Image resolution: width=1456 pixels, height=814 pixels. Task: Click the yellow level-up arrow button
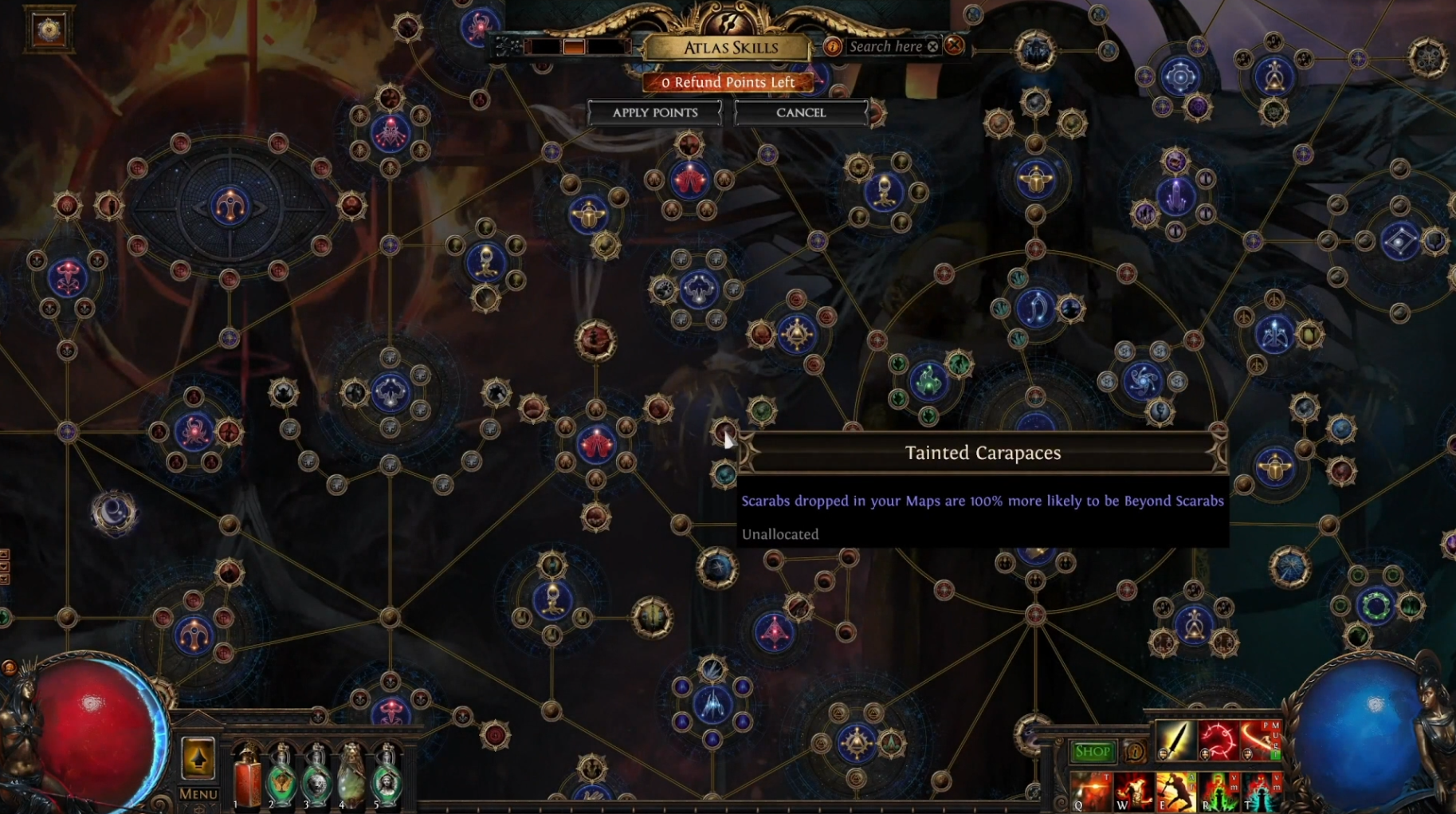tap(198, 757)
